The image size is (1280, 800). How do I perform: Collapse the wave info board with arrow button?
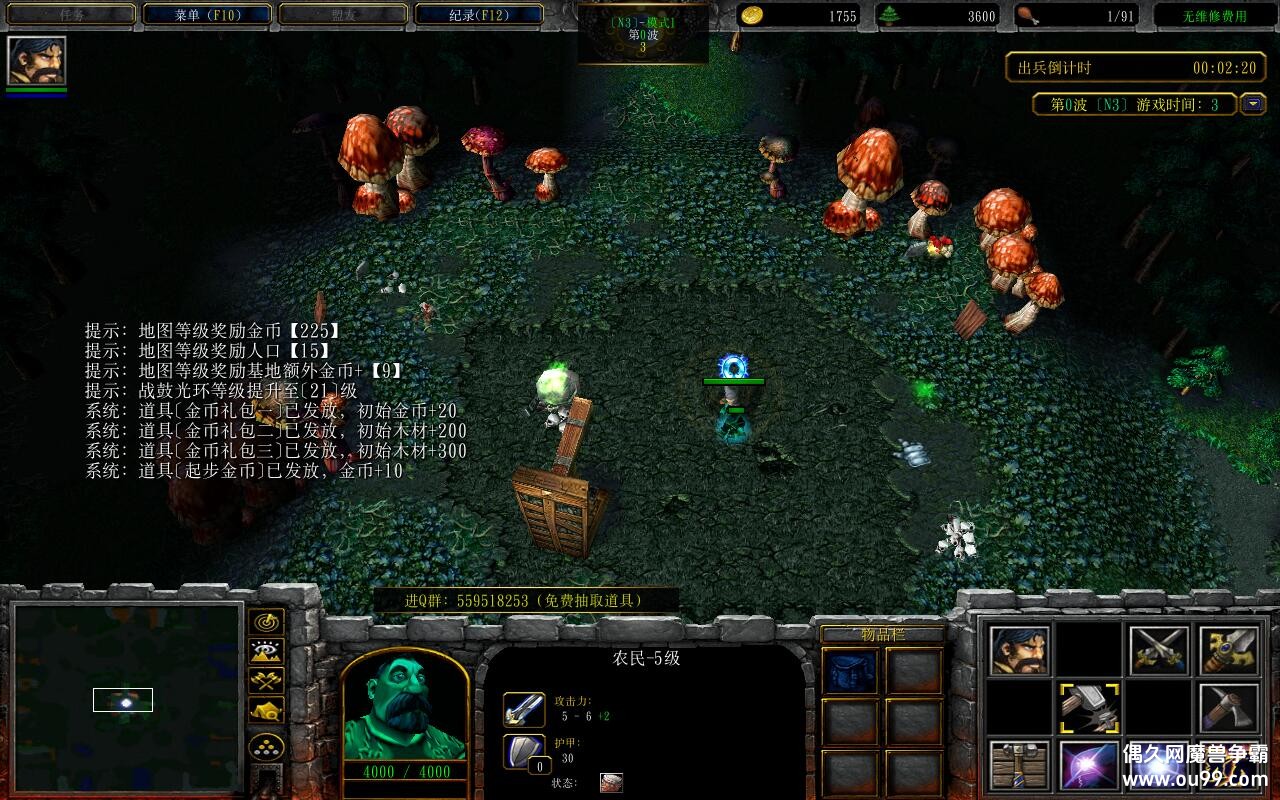click(x=1252, y=104)
